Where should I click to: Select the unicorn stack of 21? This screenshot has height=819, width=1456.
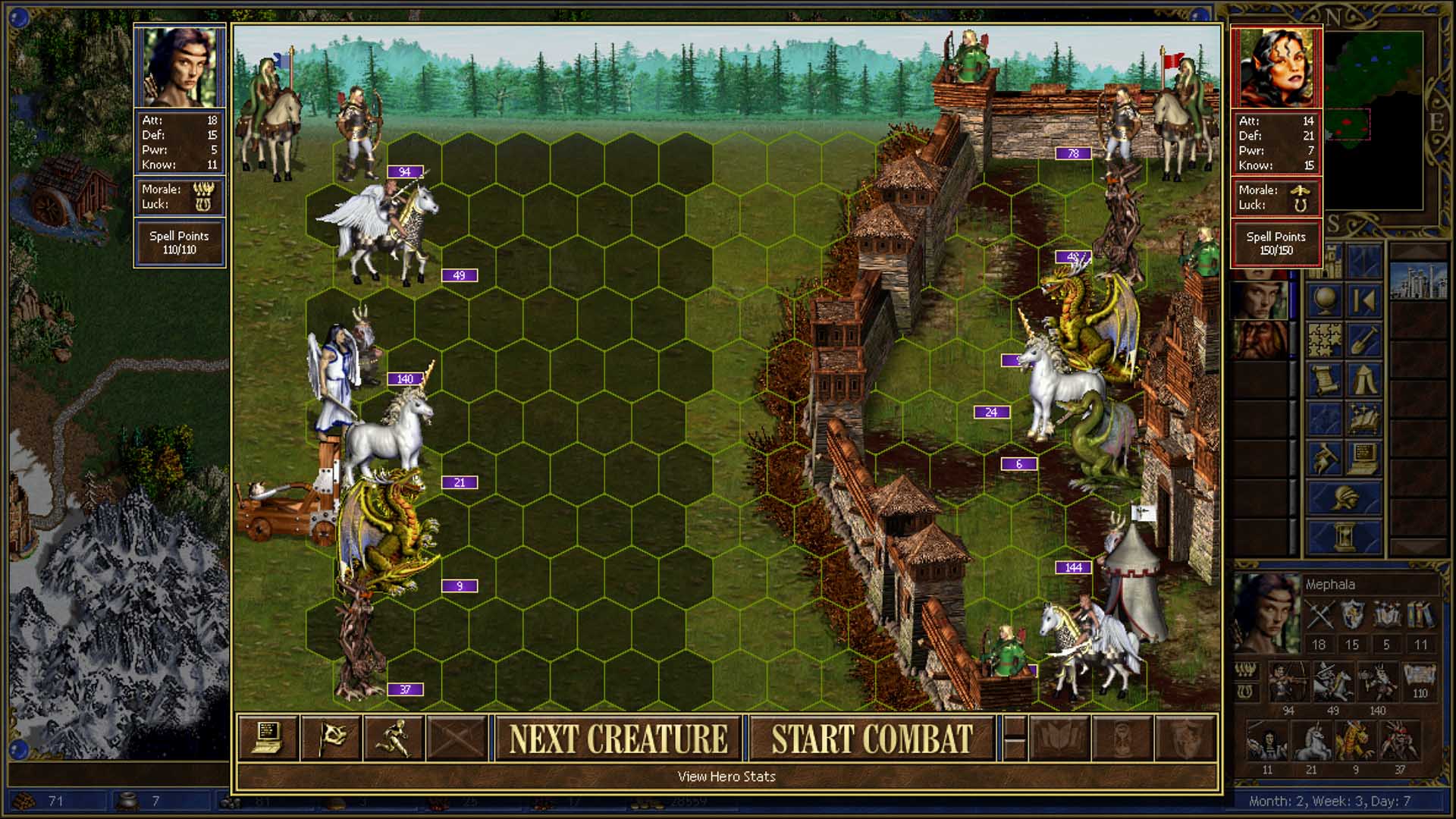[387, 436]
